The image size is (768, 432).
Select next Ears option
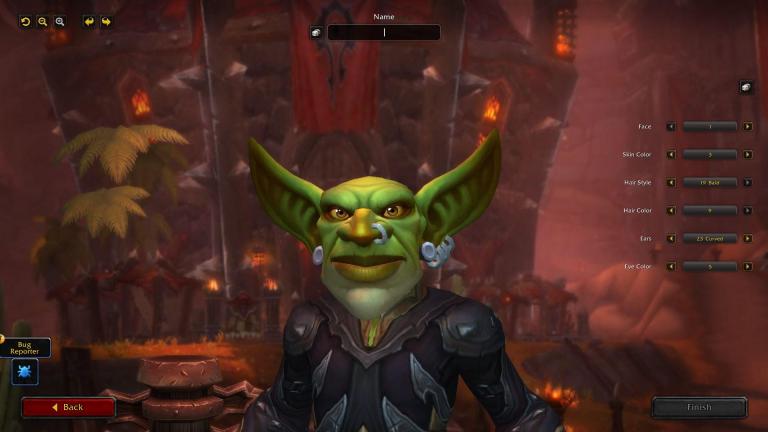[x=748, y=238]
